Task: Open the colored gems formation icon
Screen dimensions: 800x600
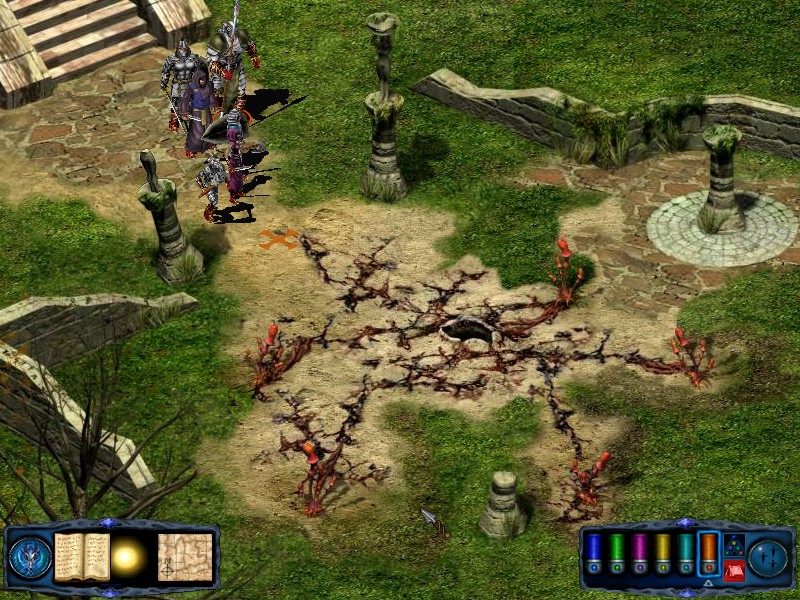Action: [733, 544]
